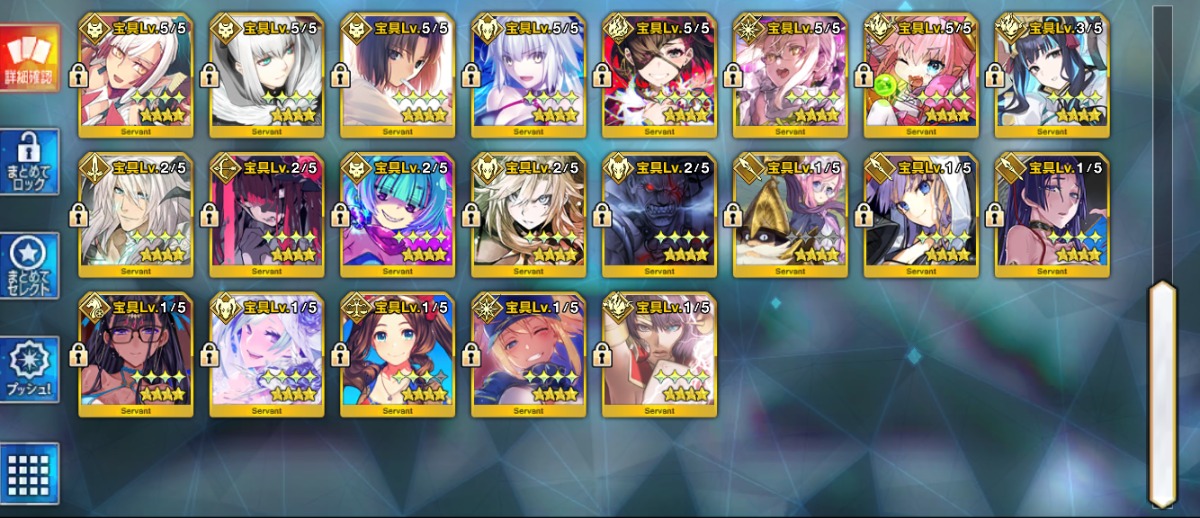Choose the まとめてセレクト bulk select button
Screen dimensions: 1200x518
[30, 266]
